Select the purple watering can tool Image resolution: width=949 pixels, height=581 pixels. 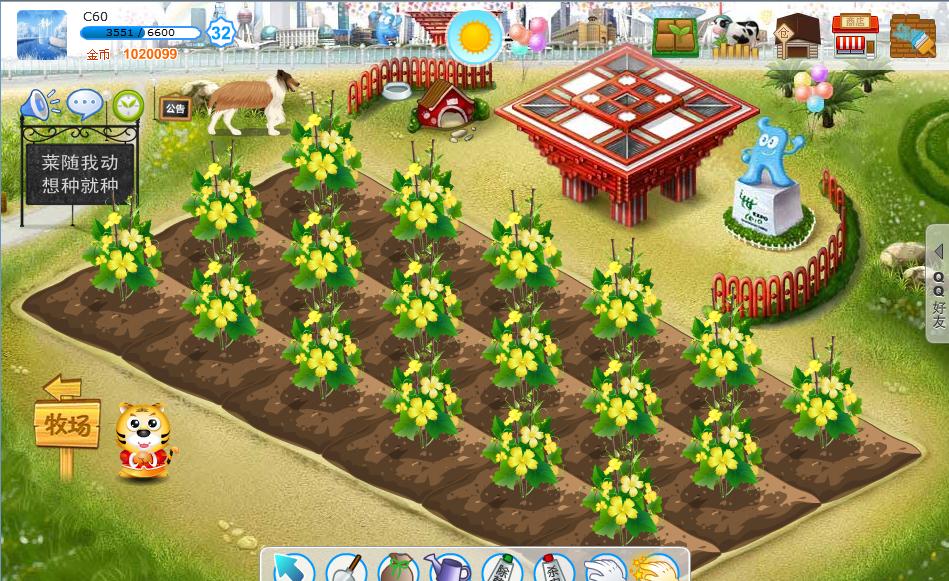pyautogui.click(x=448, y=568)
